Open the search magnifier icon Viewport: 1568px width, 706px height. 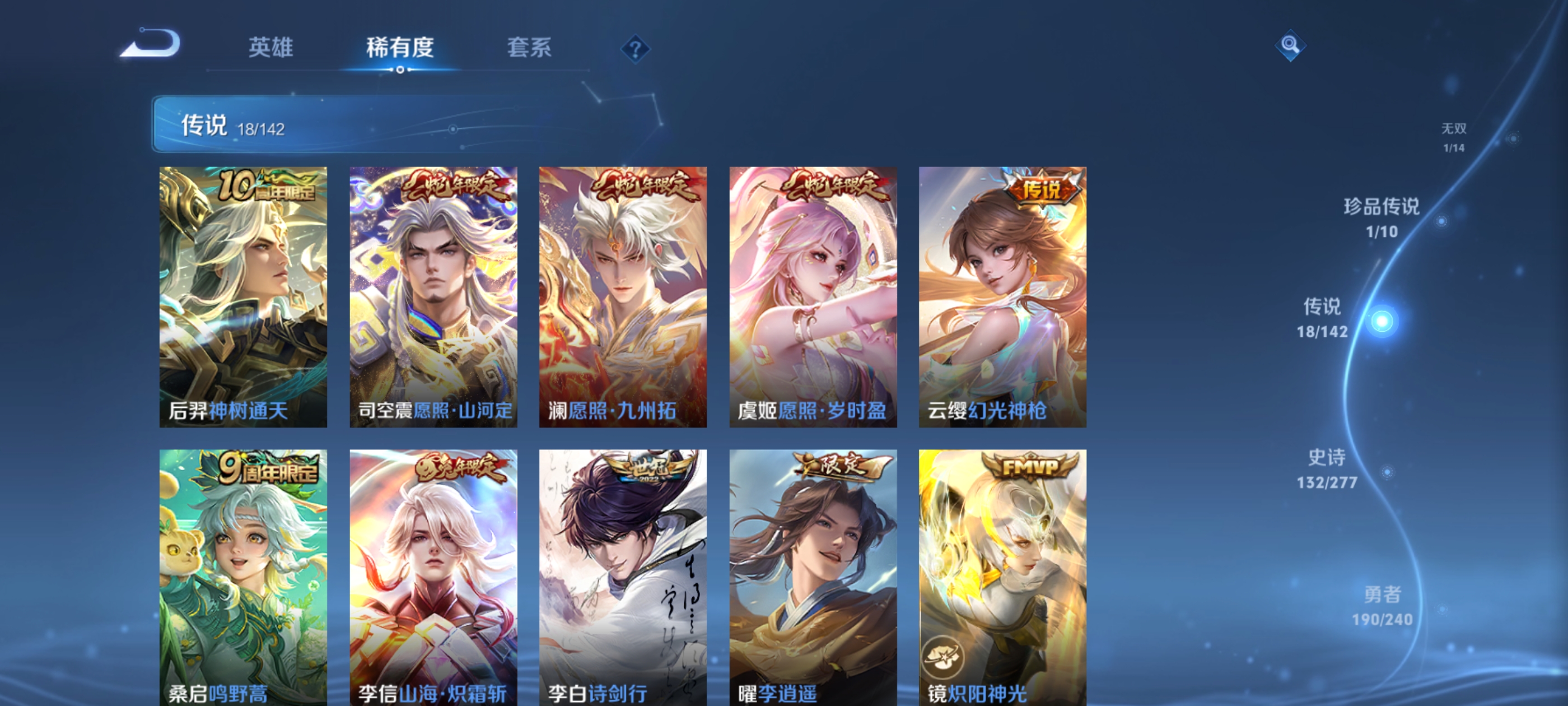point(1290,46)
